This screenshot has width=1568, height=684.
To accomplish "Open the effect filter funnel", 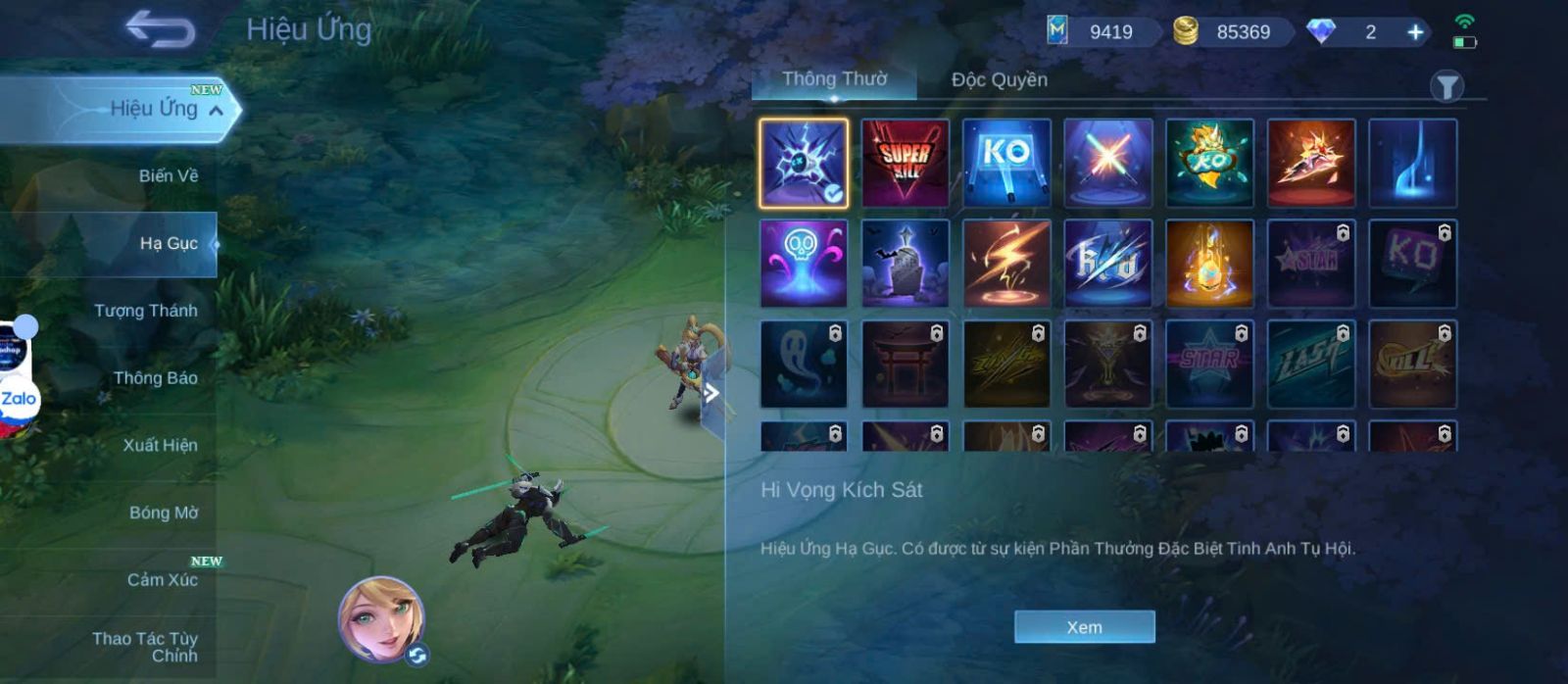I will click(x=1445, y=87).
